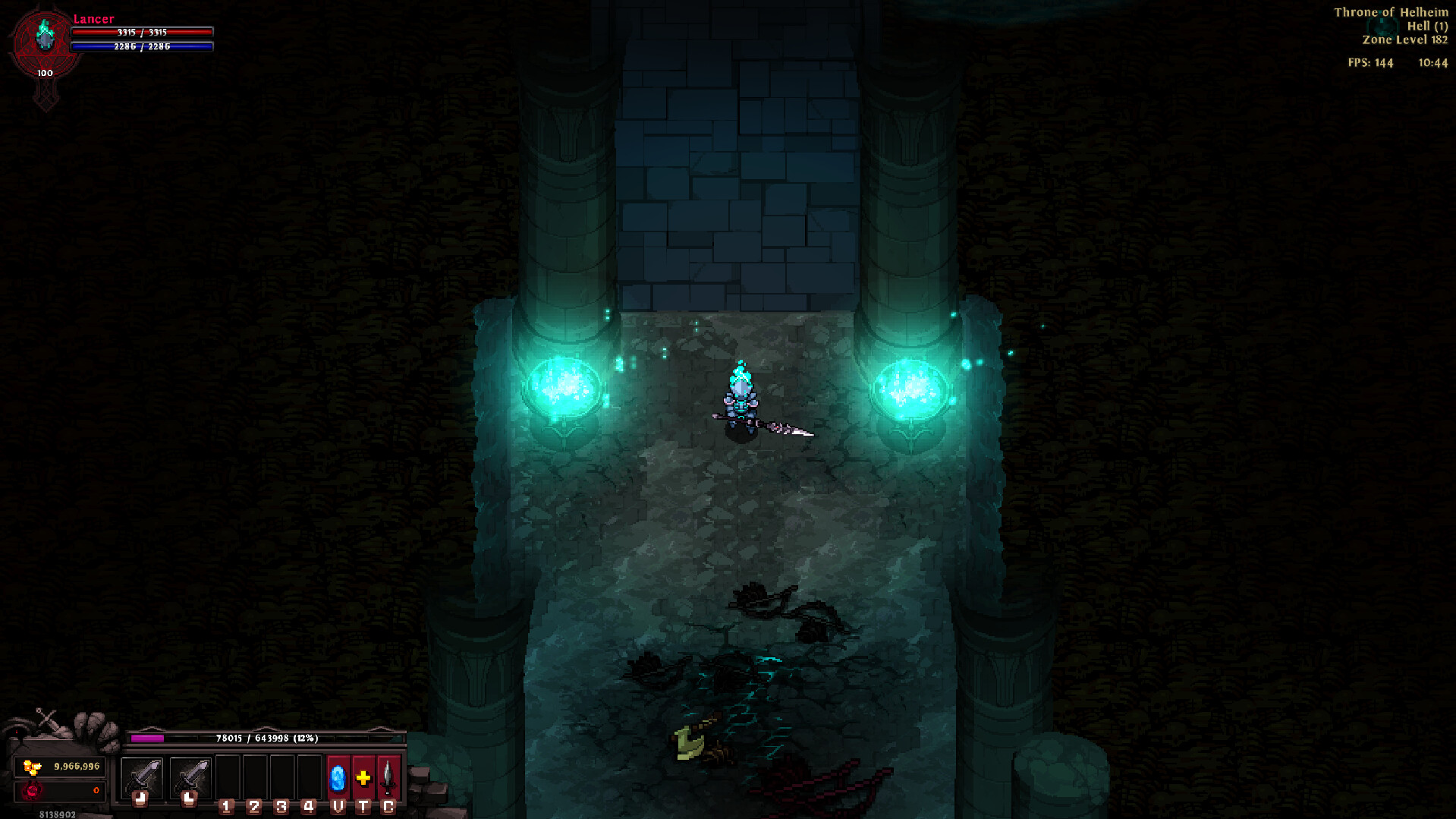The height and width of the screenshot is (819, 1456).
Task: Click hotbar slot number 4
Action: [309, 776]
